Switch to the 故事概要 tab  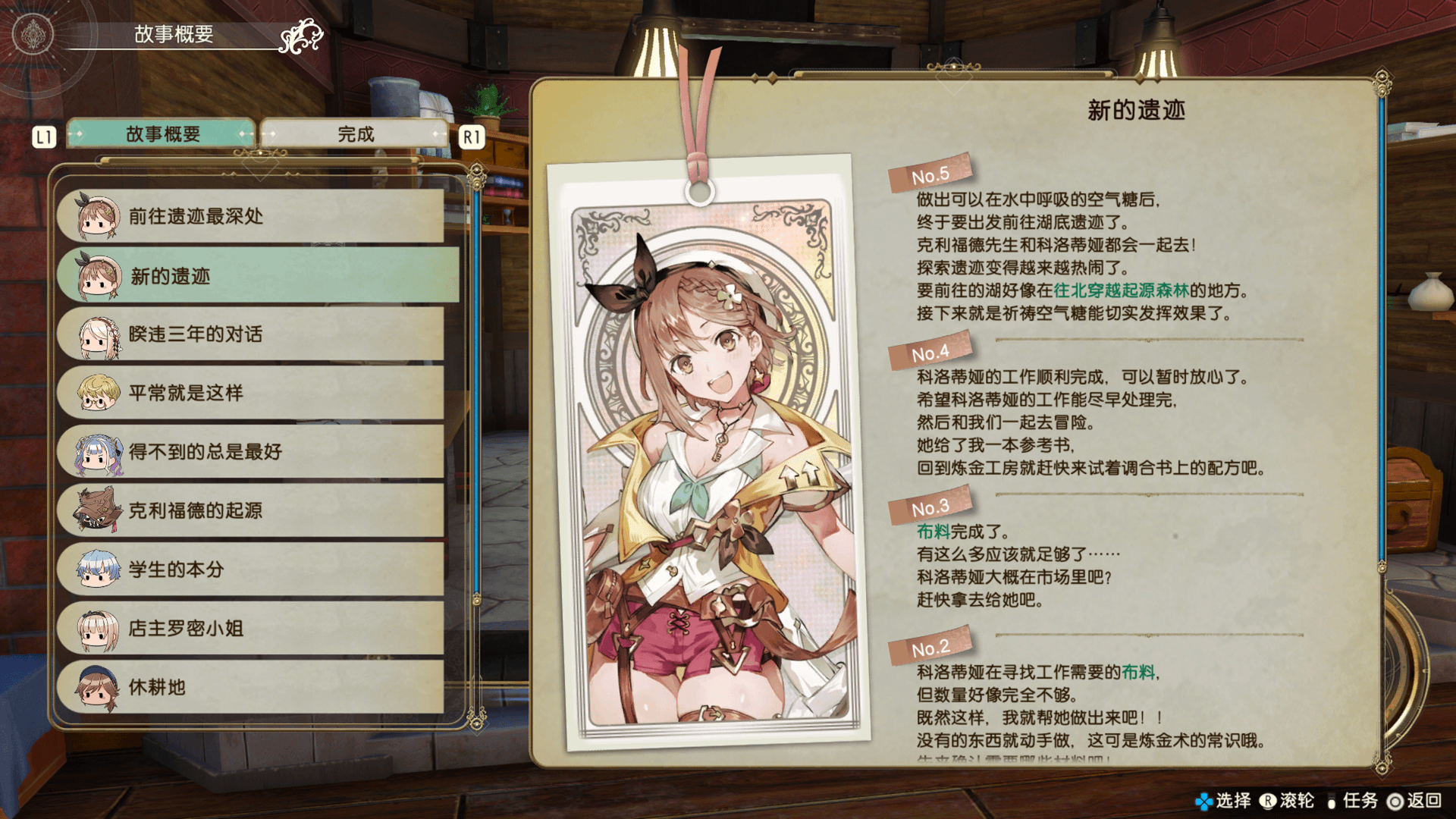click(x=162, y=134)
